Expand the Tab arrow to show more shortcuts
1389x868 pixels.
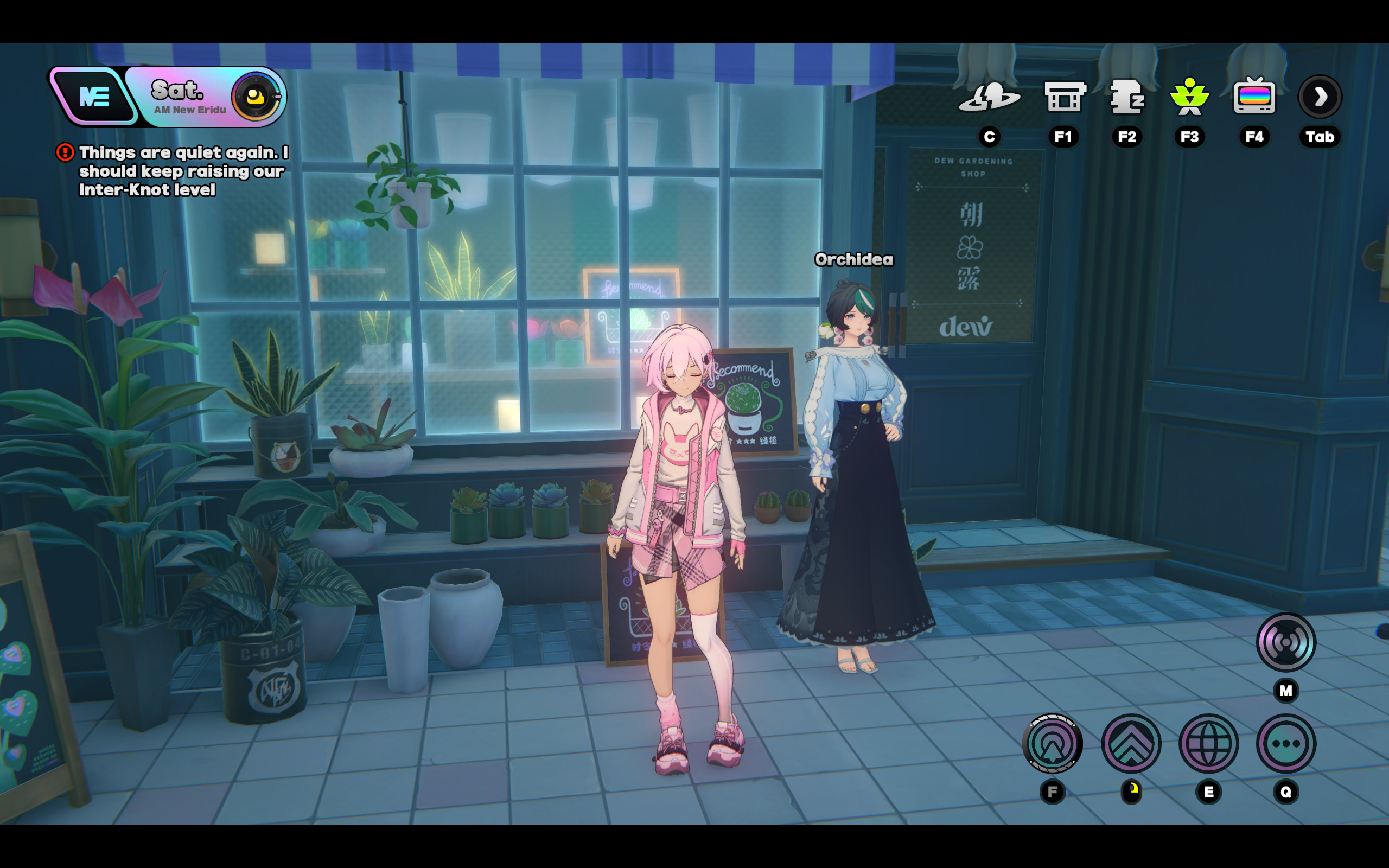point(1320,98)
